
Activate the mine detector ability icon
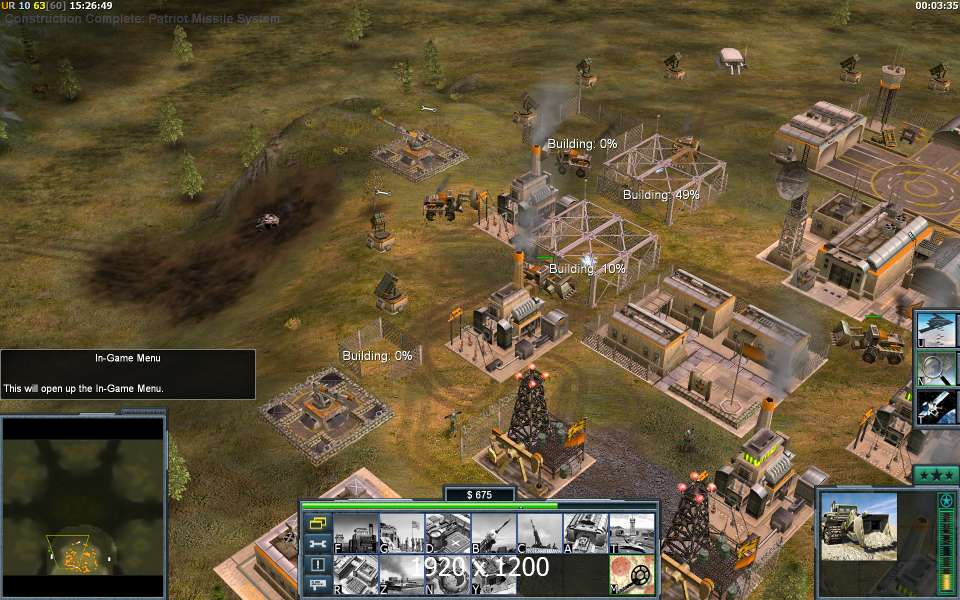[x=631, y=575]
